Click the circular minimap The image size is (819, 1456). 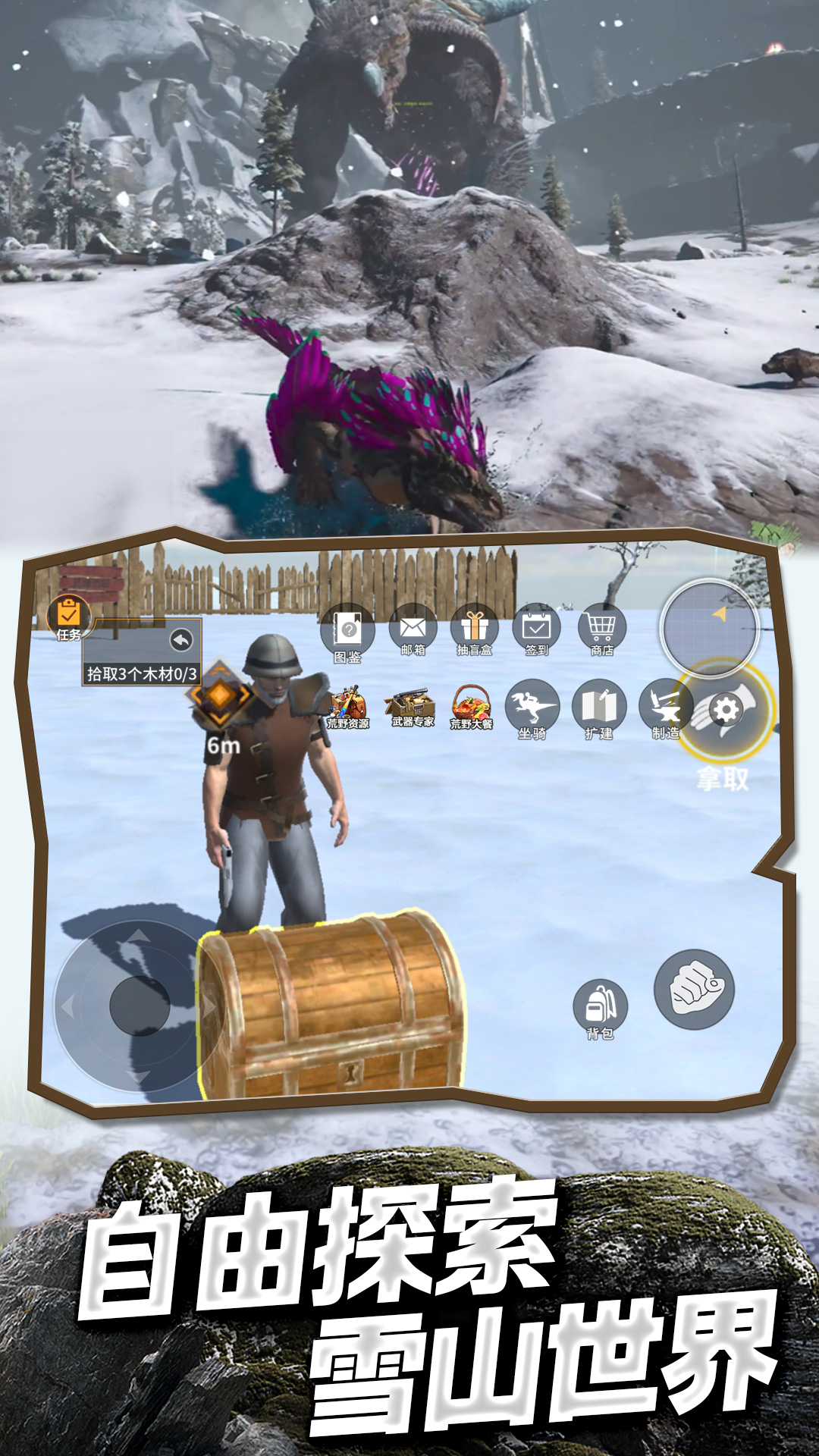(710, 628)
